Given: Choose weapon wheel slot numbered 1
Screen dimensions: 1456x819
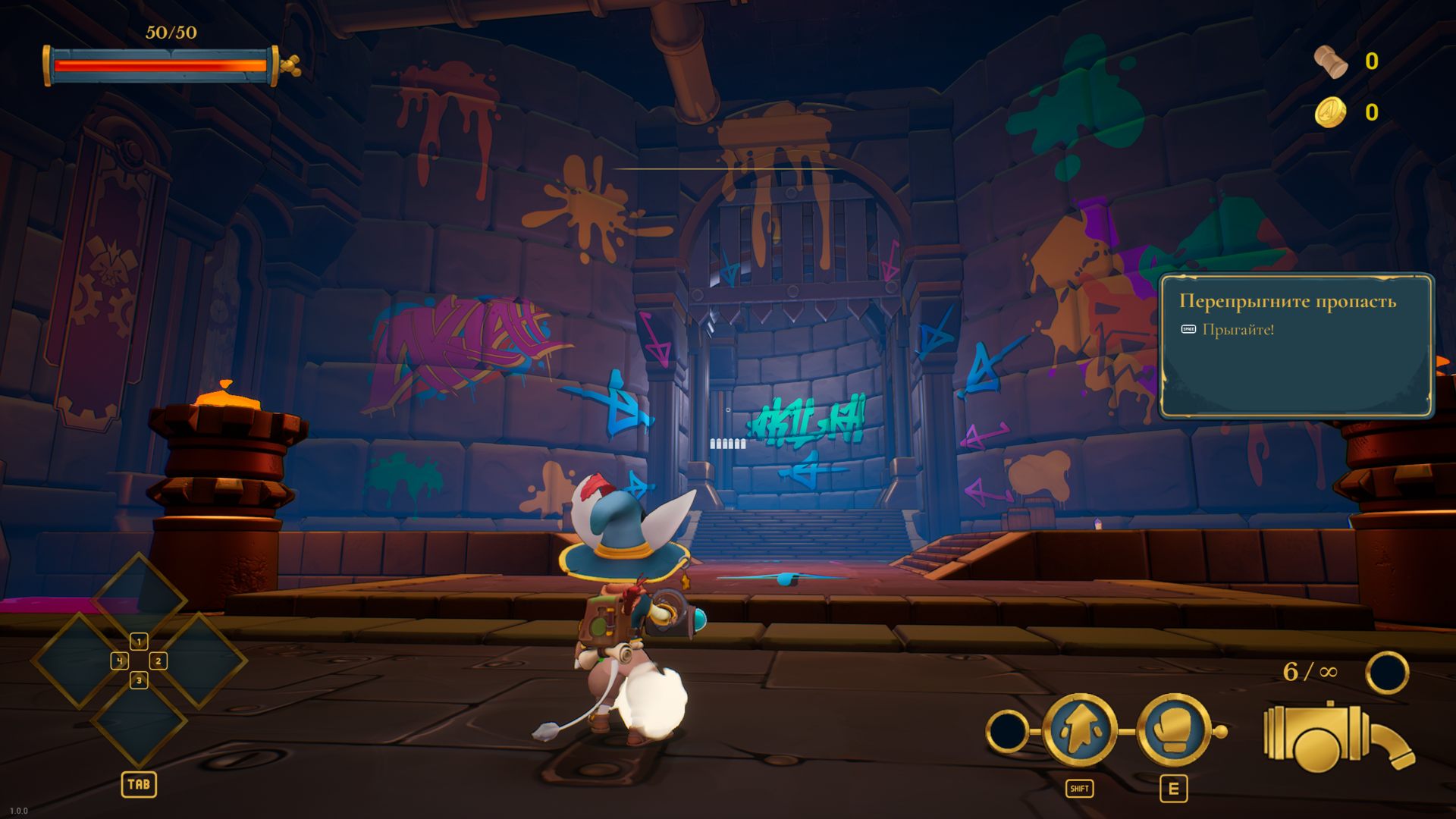Looking at the screenshot, I should click(139, 642).
